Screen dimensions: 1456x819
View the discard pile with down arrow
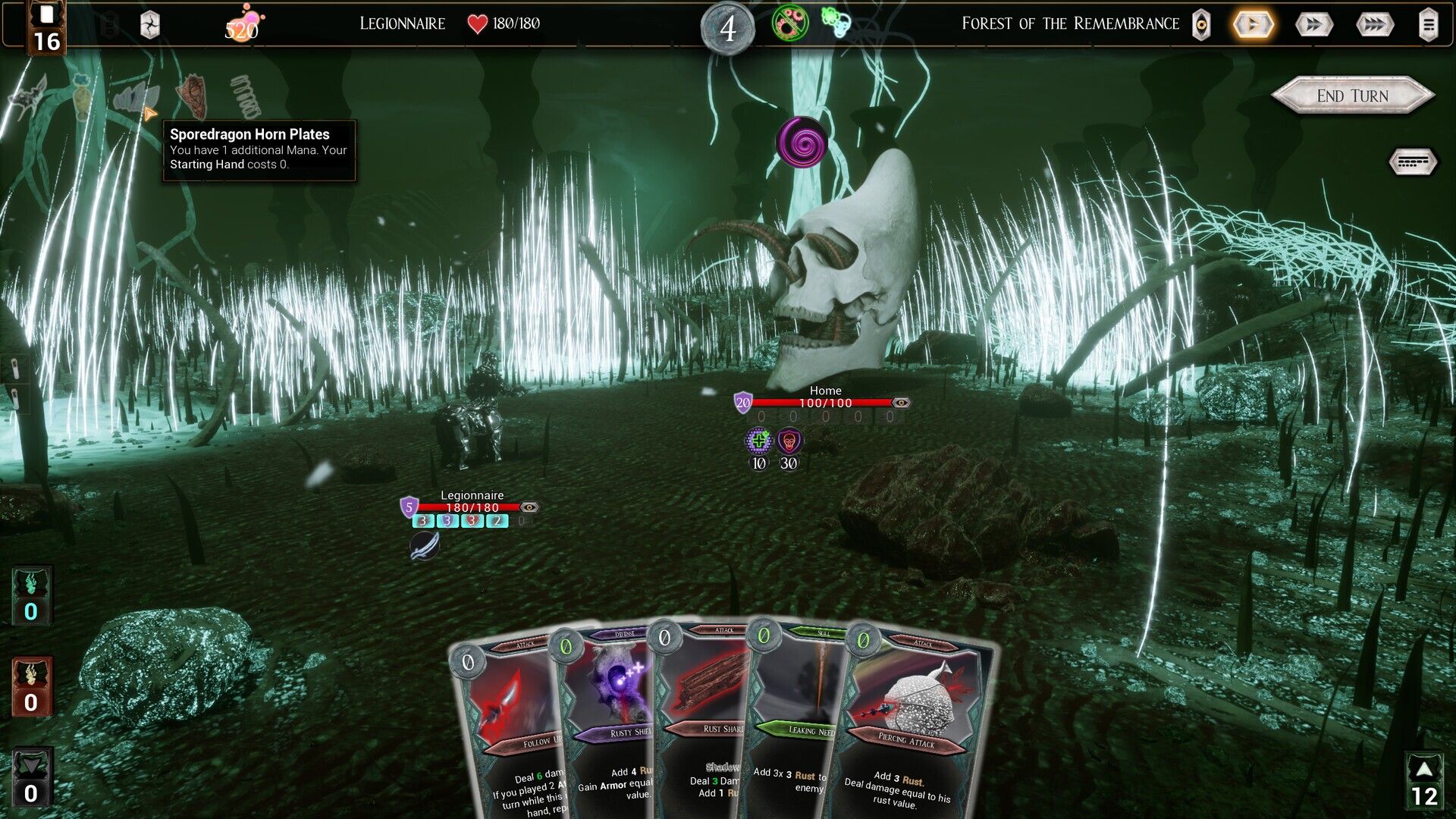[x=31, y=779]
